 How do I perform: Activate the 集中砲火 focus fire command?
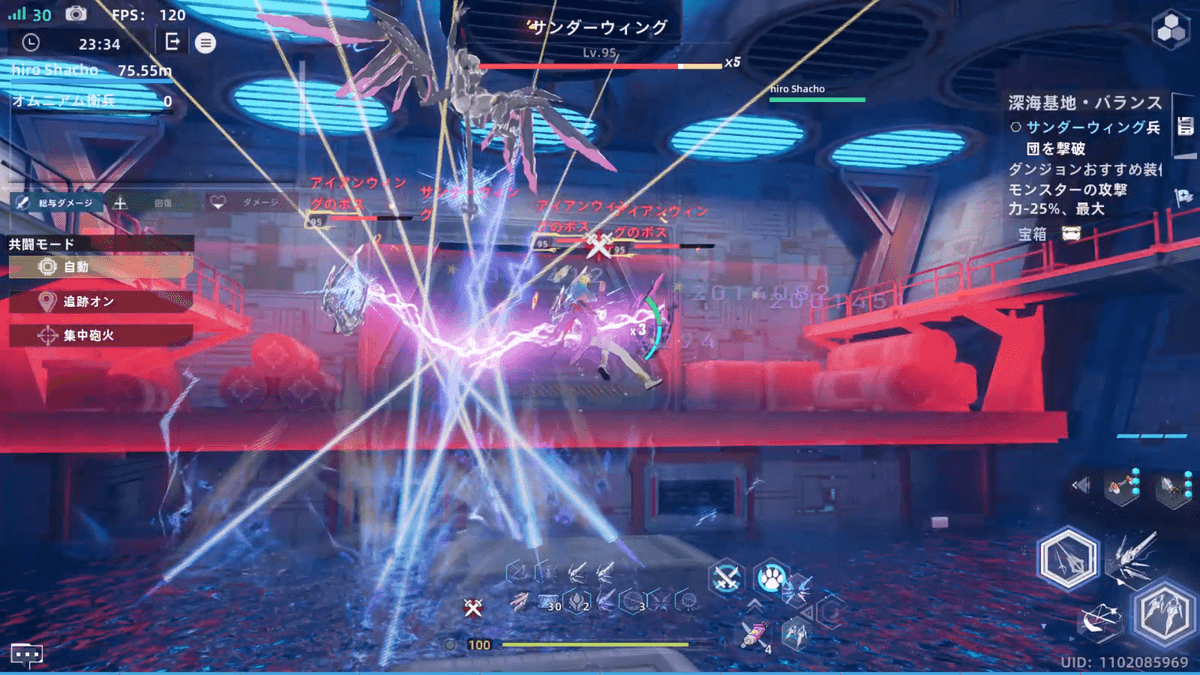100,335
